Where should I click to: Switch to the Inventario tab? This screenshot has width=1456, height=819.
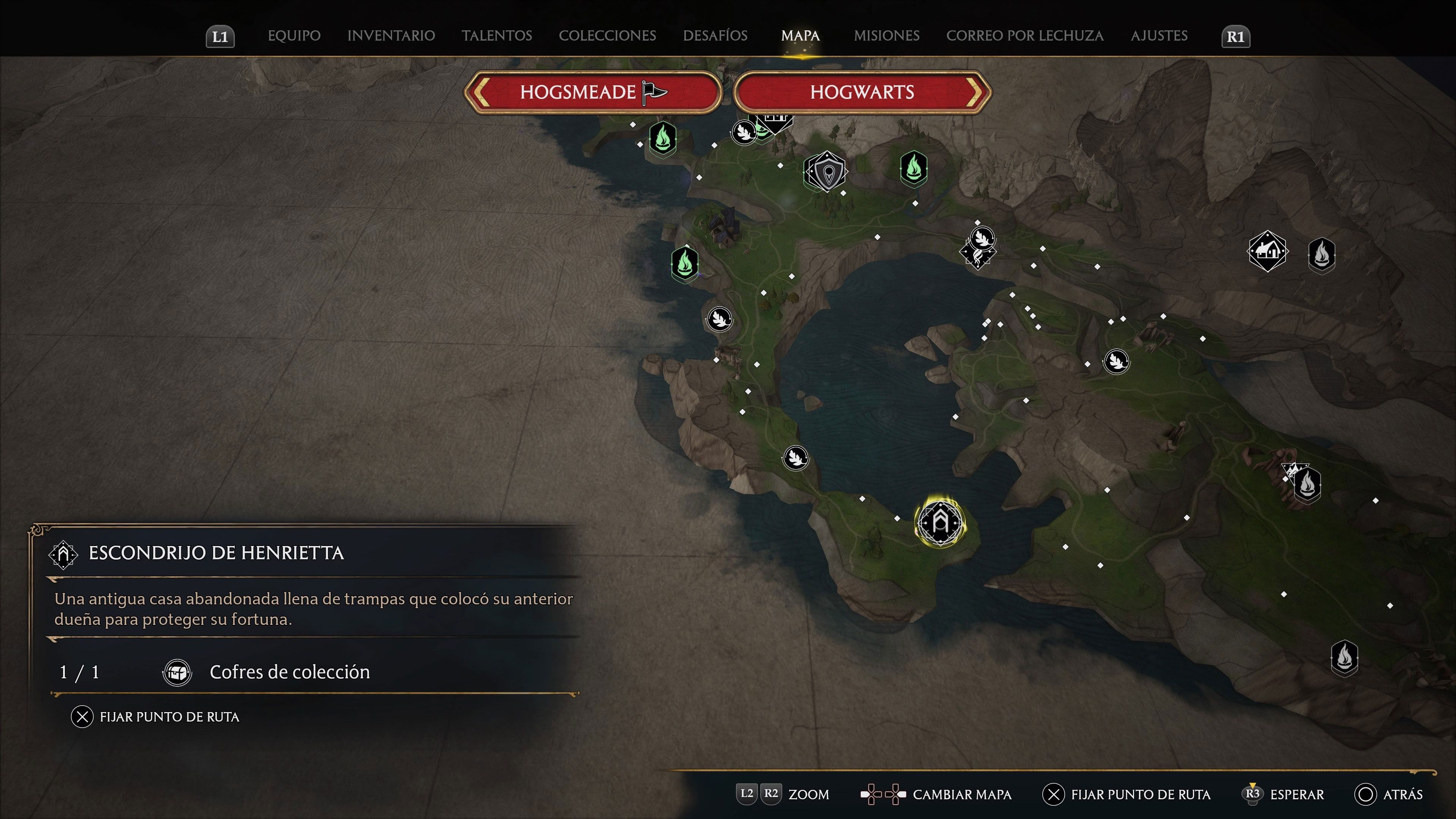[391, 36]
